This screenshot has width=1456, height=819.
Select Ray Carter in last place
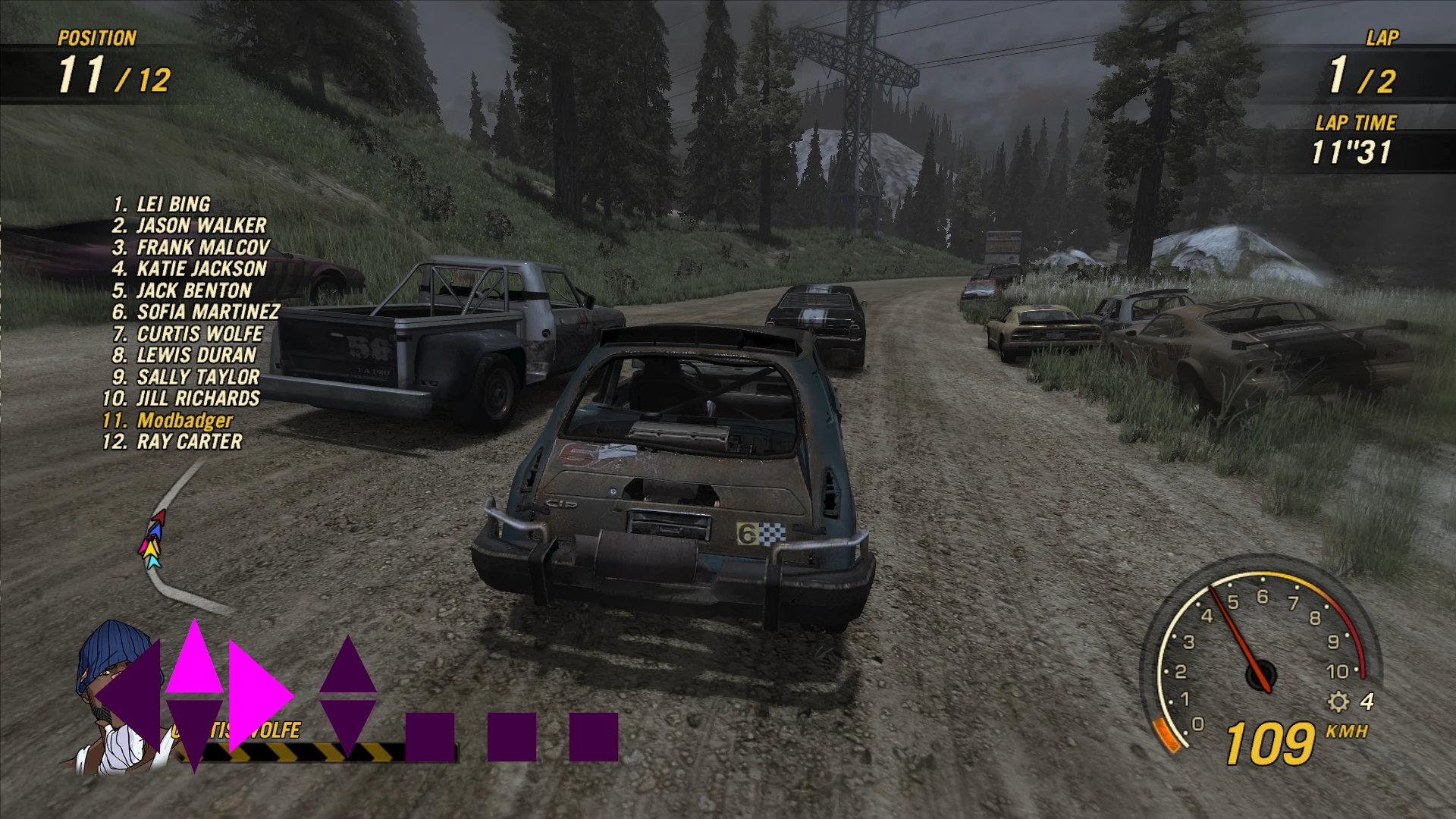click(x=173, y=441)
